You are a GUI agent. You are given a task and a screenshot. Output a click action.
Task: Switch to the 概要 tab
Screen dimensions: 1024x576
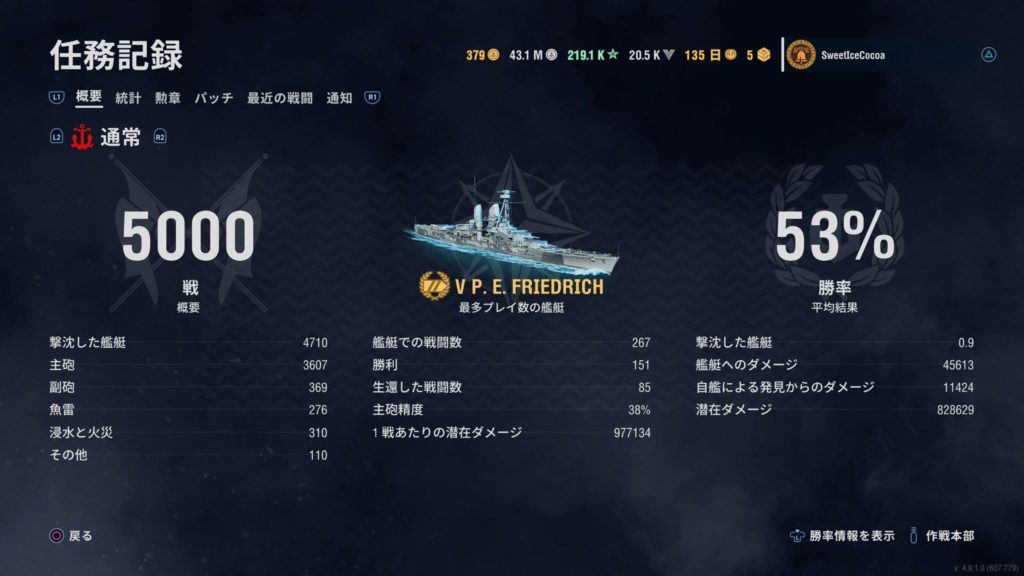coord(89,98)
